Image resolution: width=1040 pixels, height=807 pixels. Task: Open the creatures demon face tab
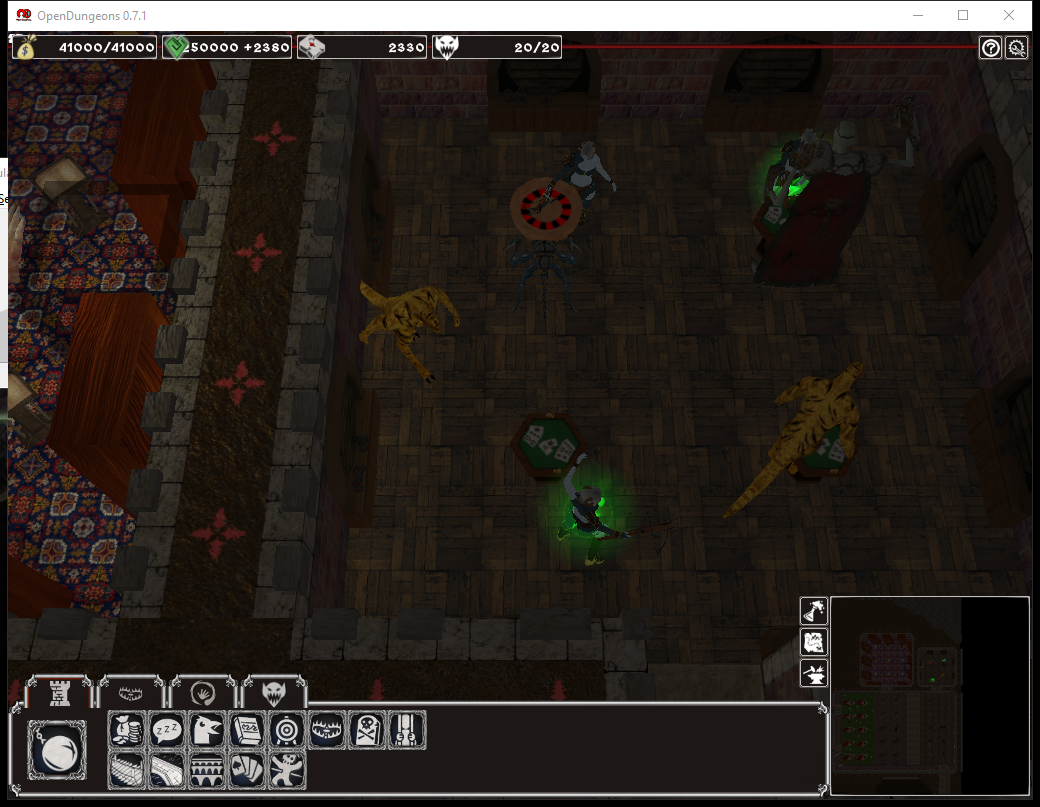click(x=274, y=691)
